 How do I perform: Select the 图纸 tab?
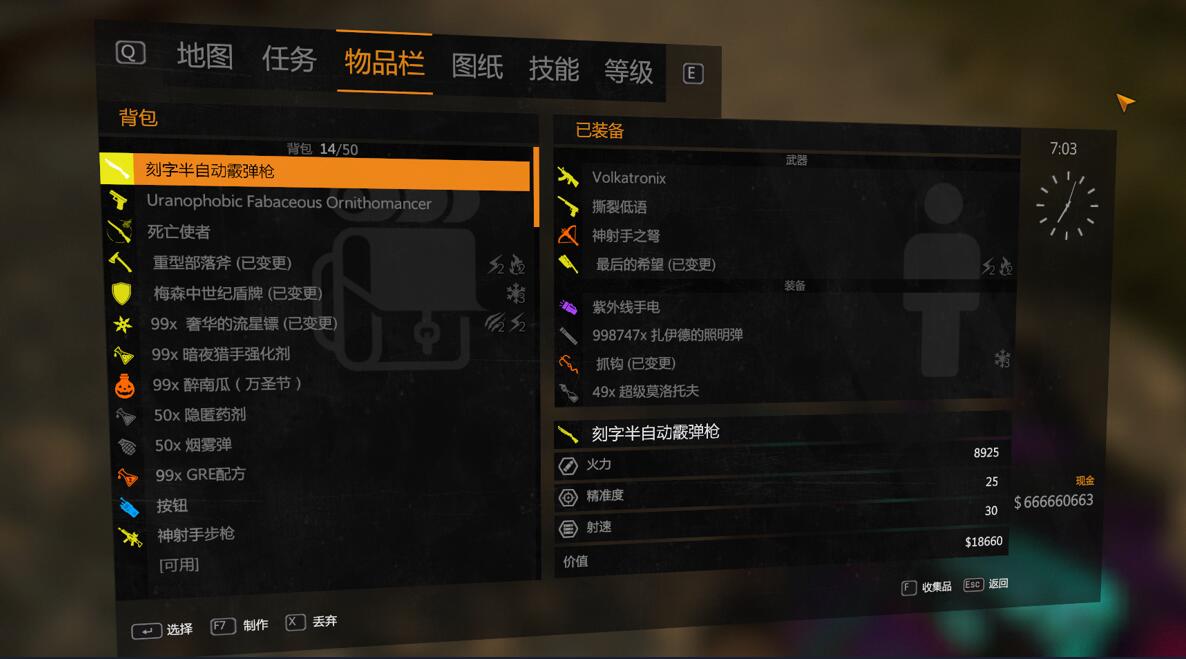point(477,66)
